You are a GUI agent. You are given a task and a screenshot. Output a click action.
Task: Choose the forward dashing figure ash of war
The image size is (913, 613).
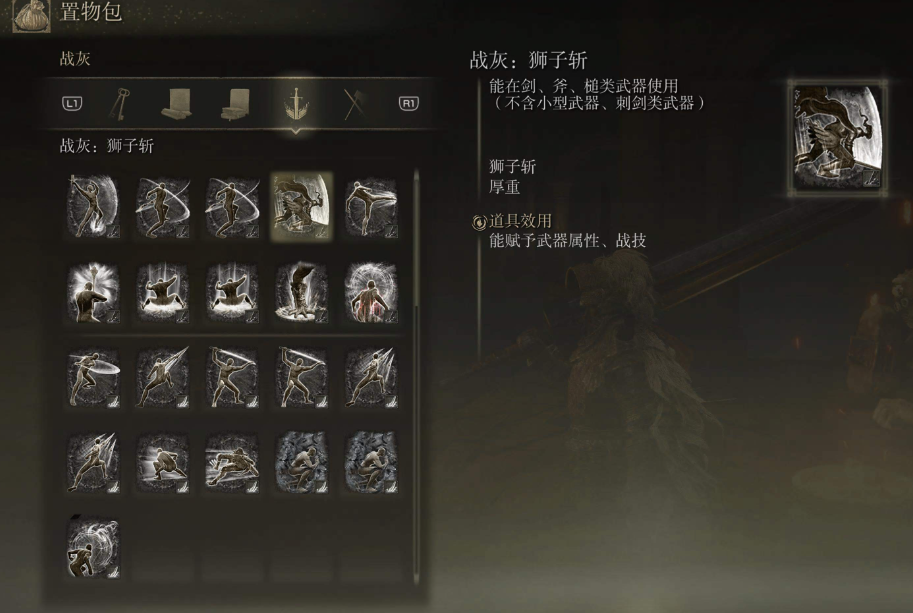coord(231,460)
